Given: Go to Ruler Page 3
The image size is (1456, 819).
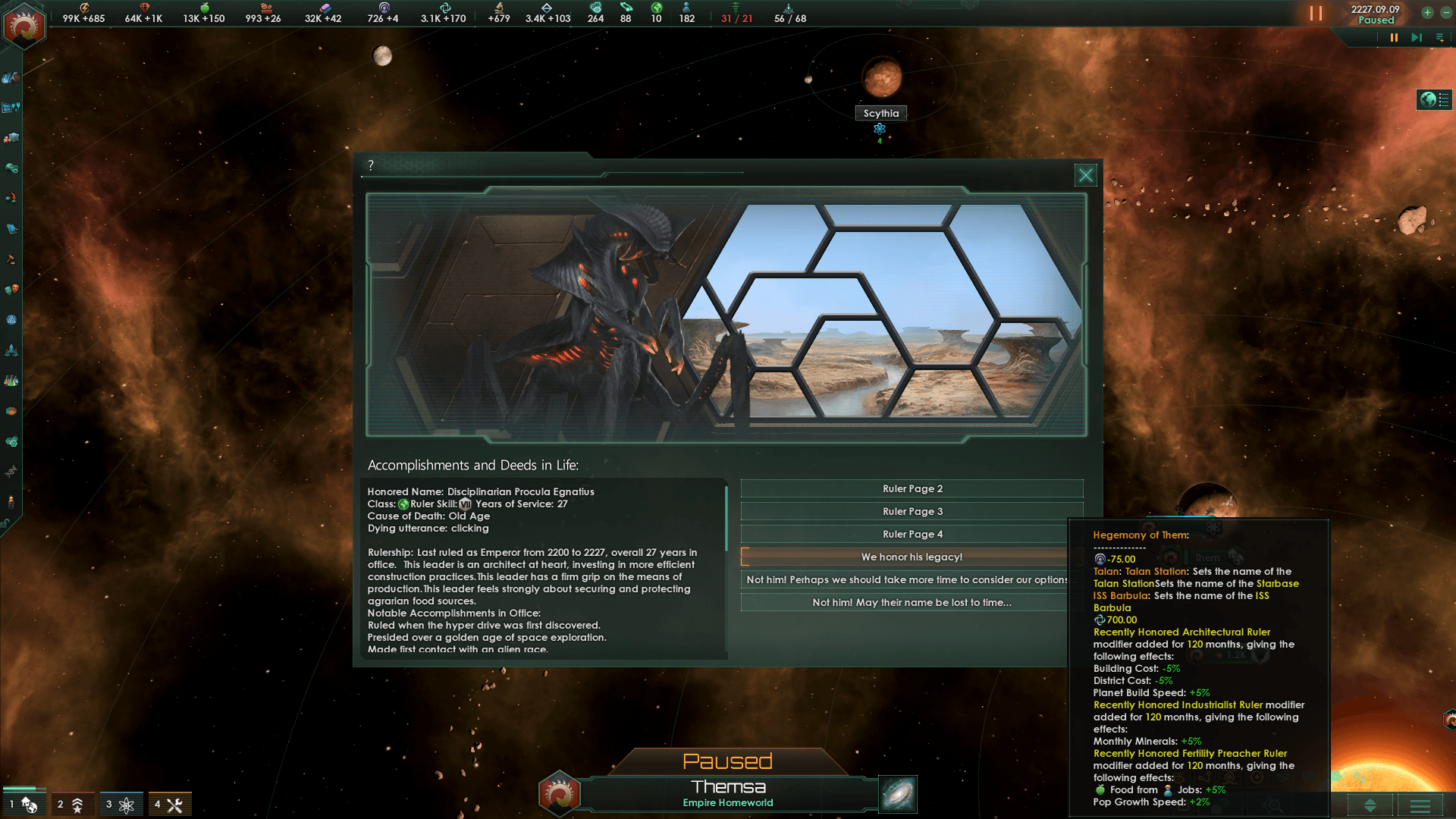Looking at the screenshot, I should coord(912,512).
